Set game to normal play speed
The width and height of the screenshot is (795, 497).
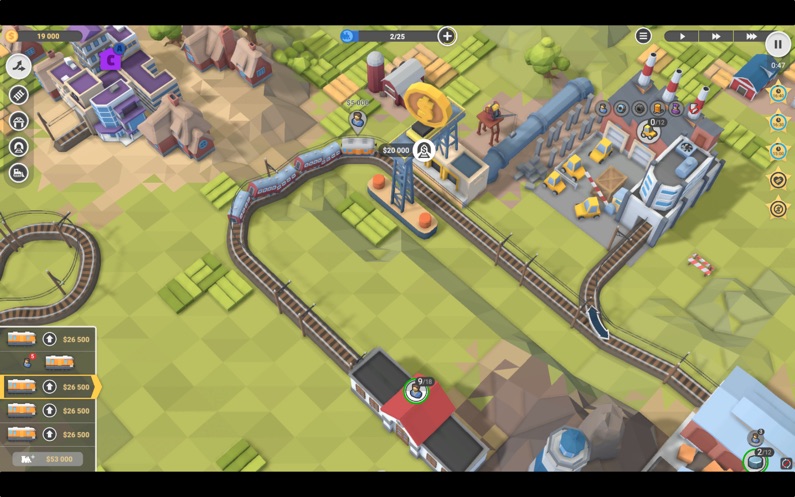683,37
